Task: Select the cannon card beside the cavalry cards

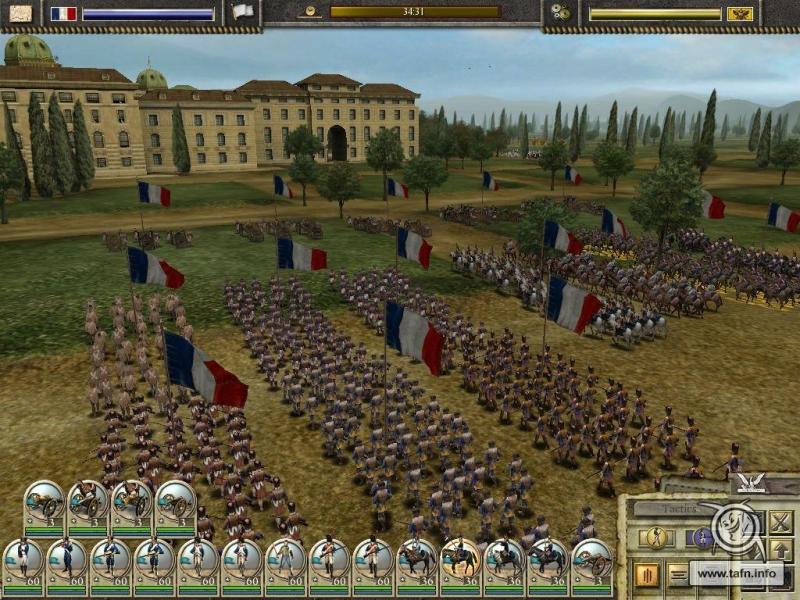Action: coord(593,561)
